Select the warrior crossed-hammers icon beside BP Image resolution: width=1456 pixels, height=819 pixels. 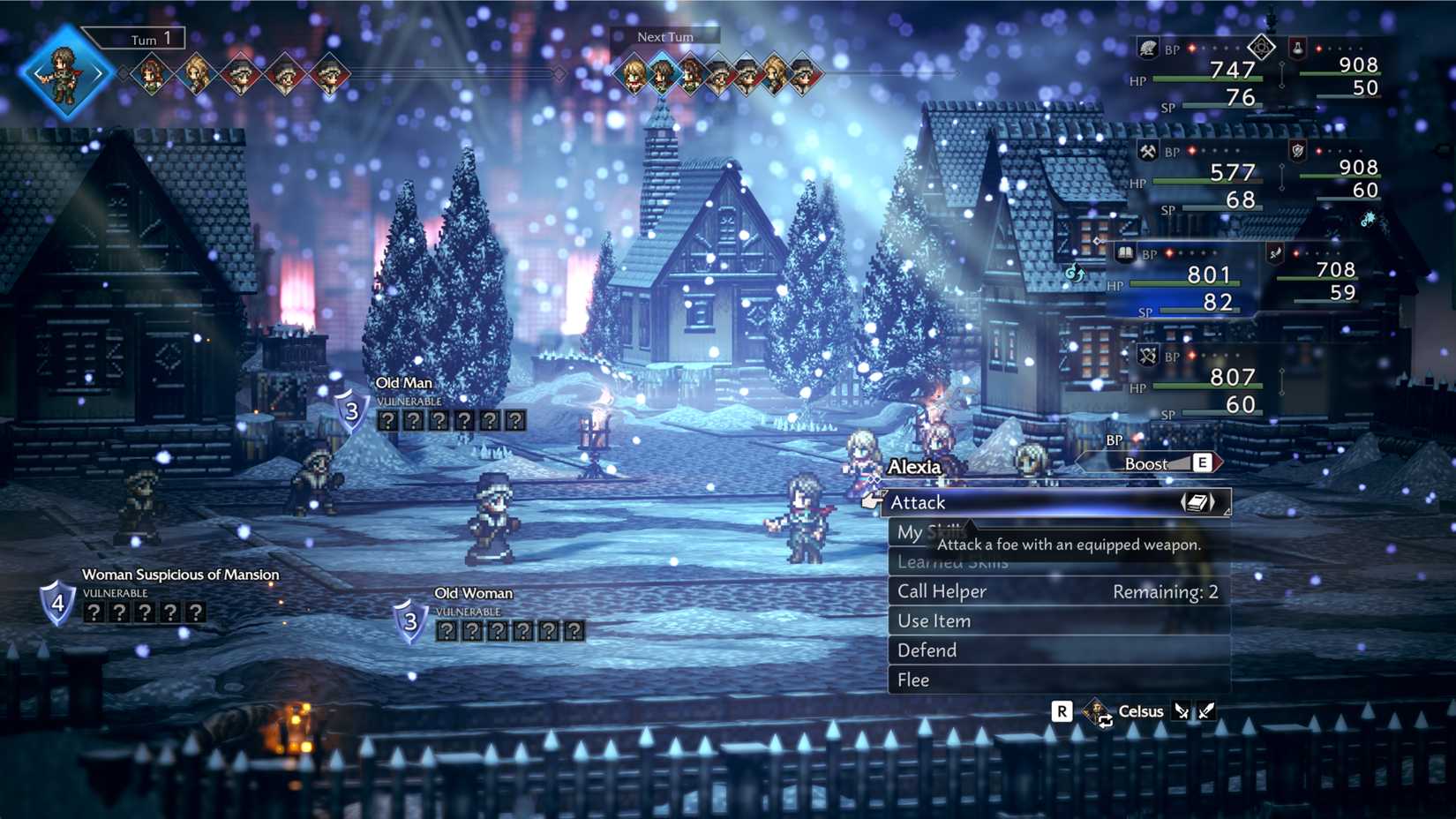click(x=1149, y=152)
